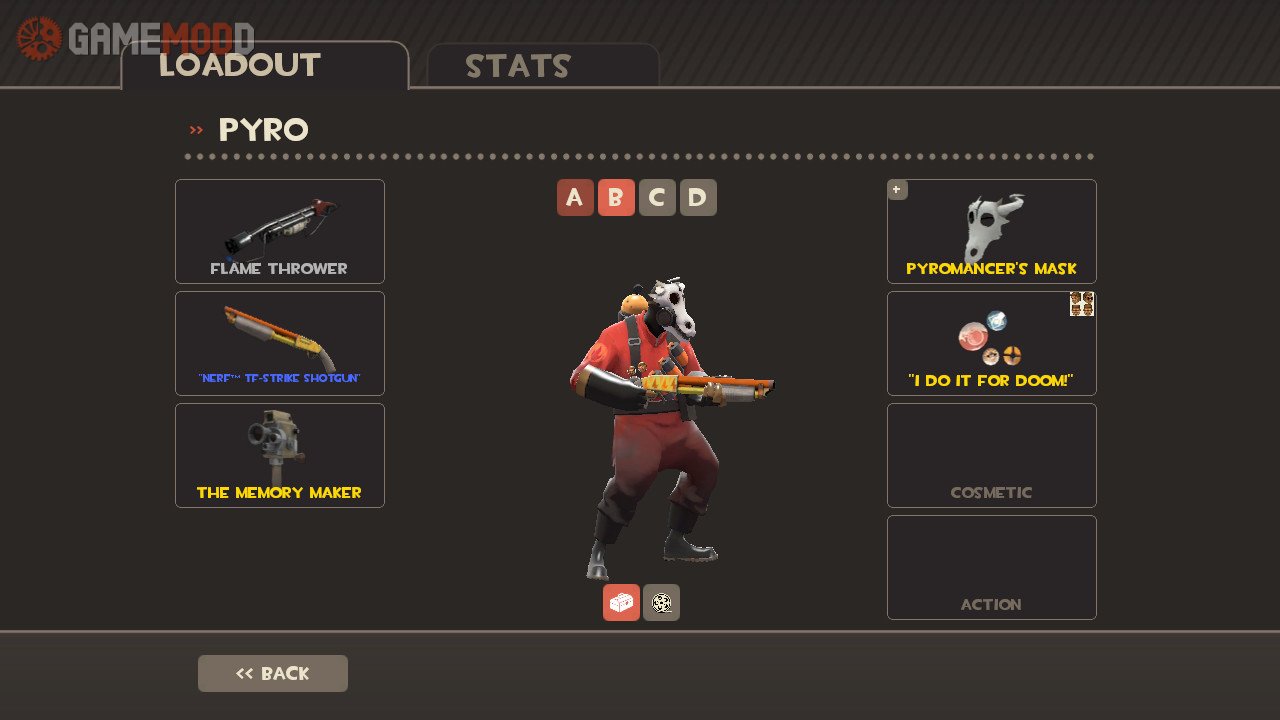
Task: Choose an item for the Action slot
Action: [992, 567]
